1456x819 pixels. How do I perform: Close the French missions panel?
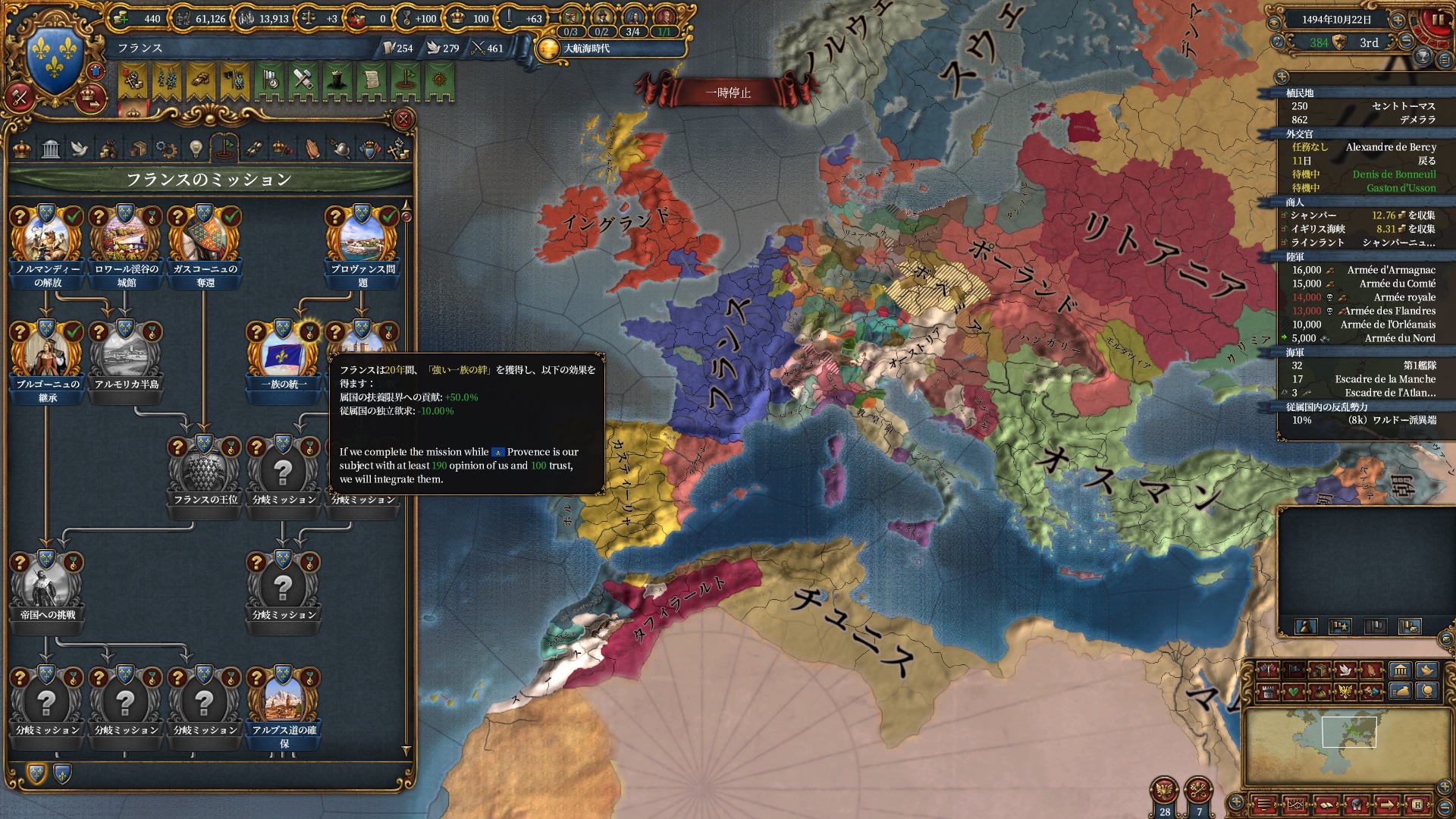(x=403, y=119)
